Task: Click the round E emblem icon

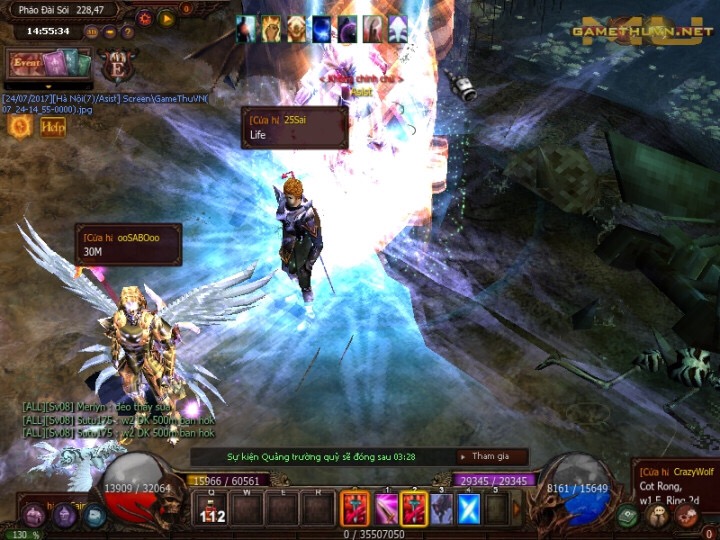Action: pyautogui.click(x=118, y=62)
